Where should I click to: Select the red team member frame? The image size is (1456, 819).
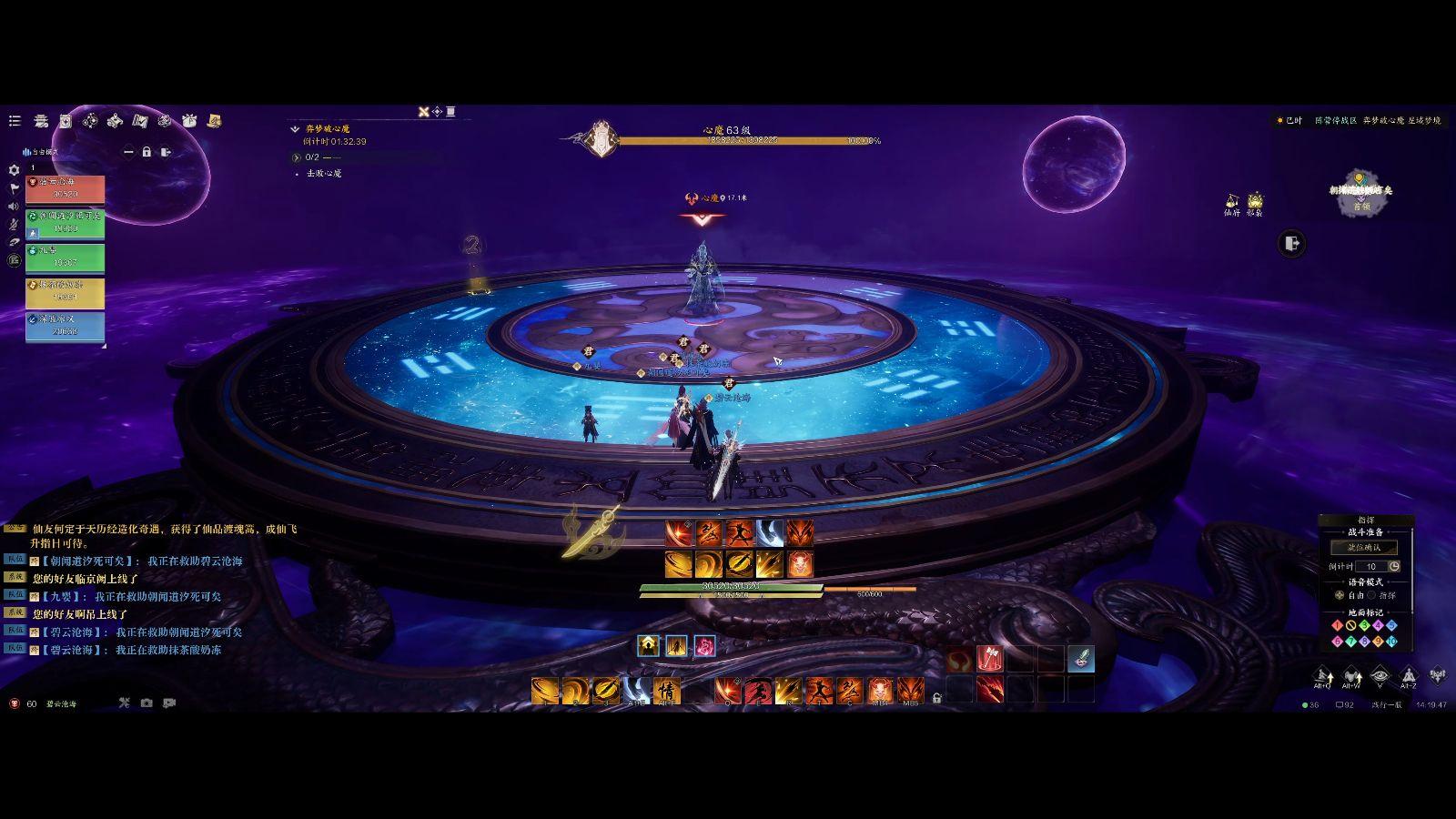coord(65,189)
